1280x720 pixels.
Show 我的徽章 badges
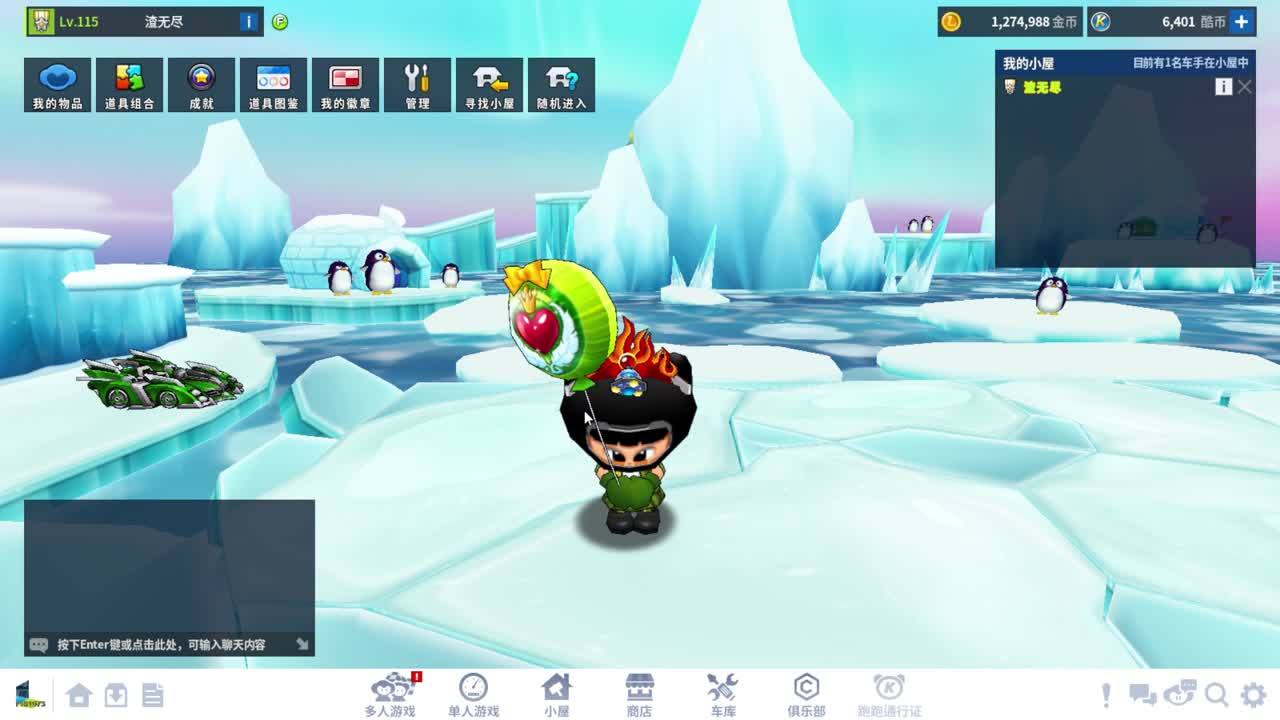coord(345,85)
